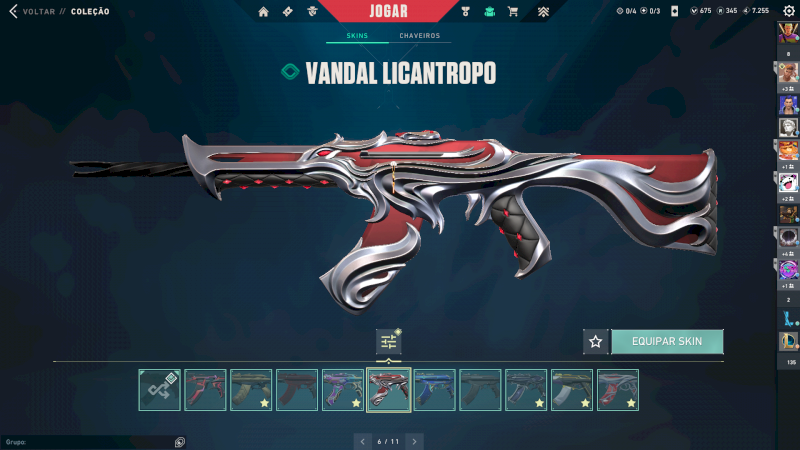Switch to the Chaveiros tab

419,36
